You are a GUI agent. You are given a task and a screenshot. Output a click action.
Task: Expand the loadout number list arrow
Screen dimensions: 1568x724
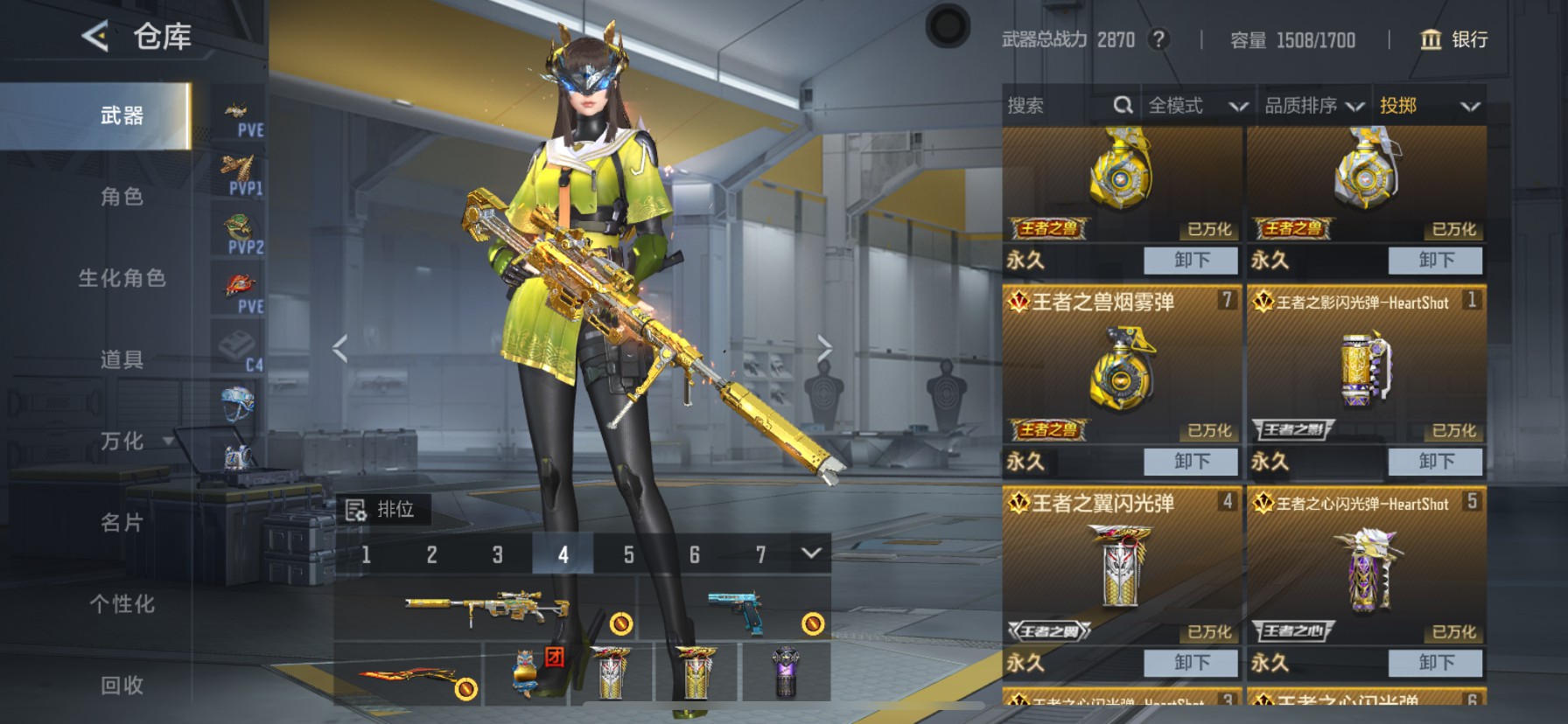(x=811, y=553)
